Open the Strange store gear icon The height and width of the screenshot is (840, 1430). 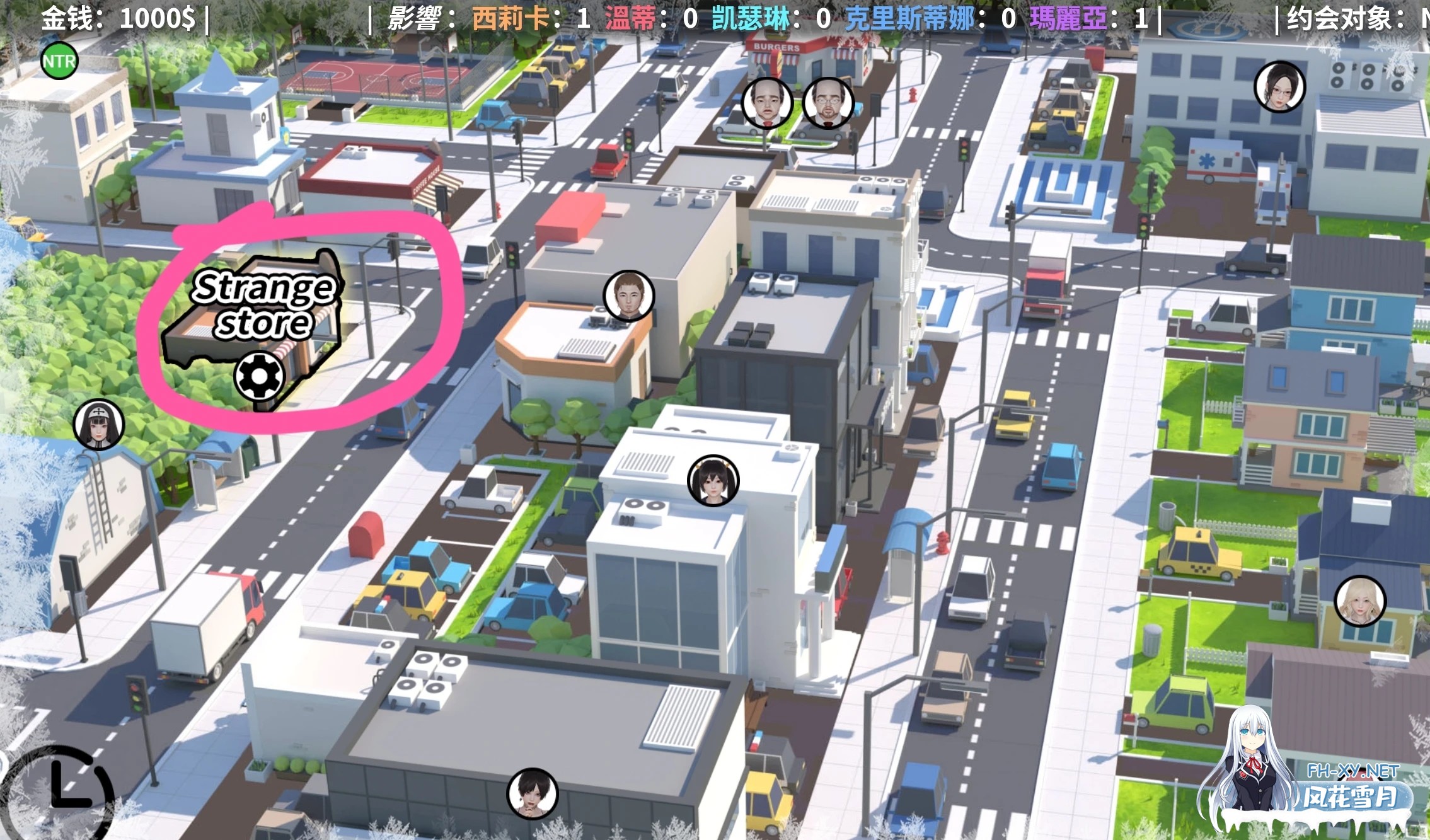pos(260,376)
